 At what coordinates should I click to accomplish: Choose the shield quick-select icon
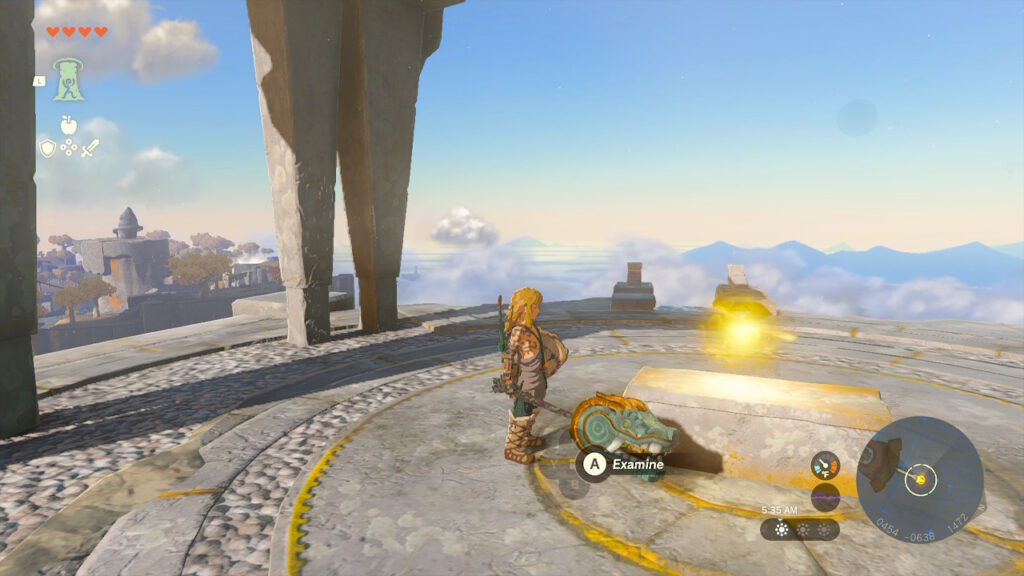47,148
